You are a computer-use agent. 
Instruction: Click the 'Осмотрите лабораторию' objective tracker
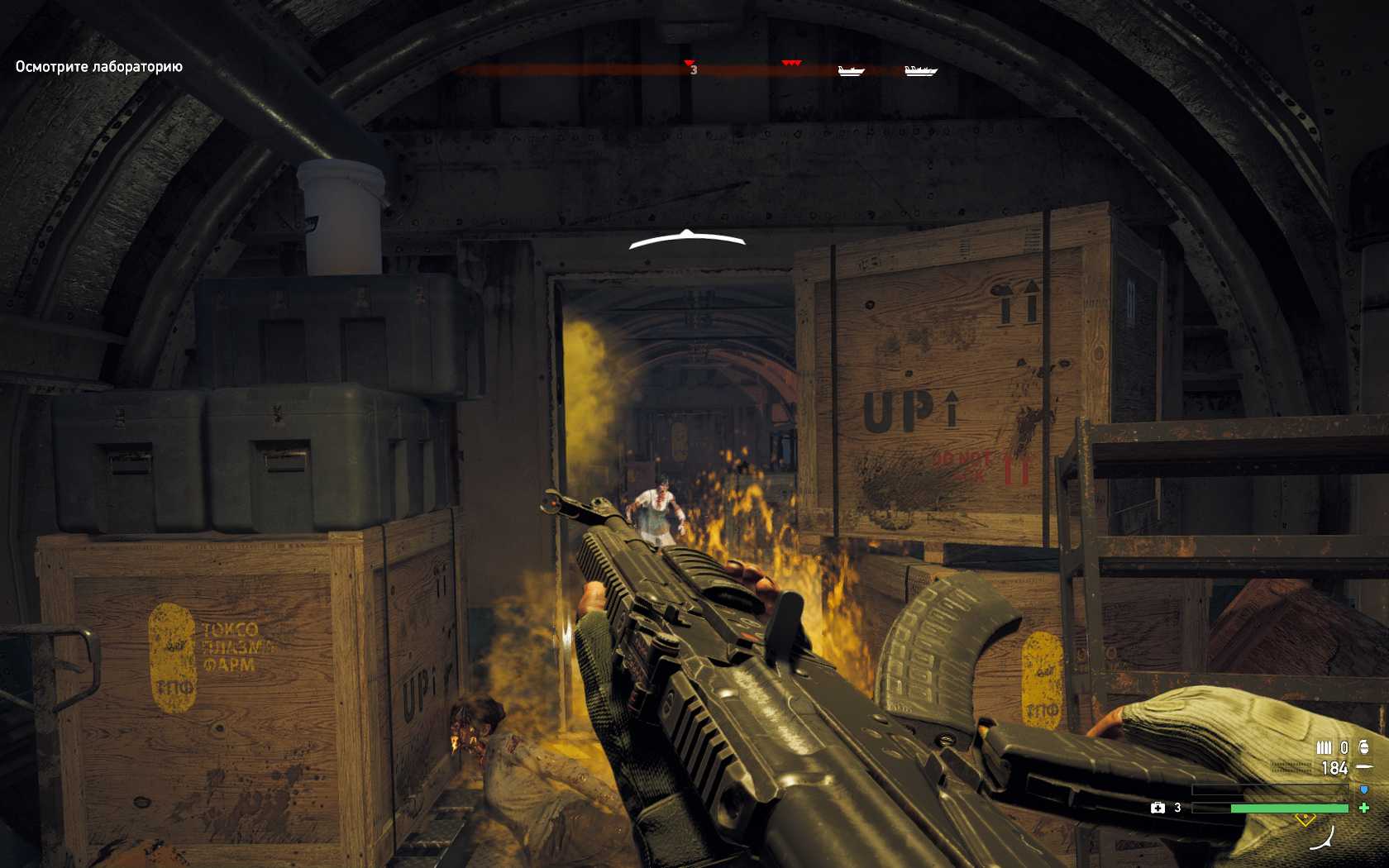(98, 67)
